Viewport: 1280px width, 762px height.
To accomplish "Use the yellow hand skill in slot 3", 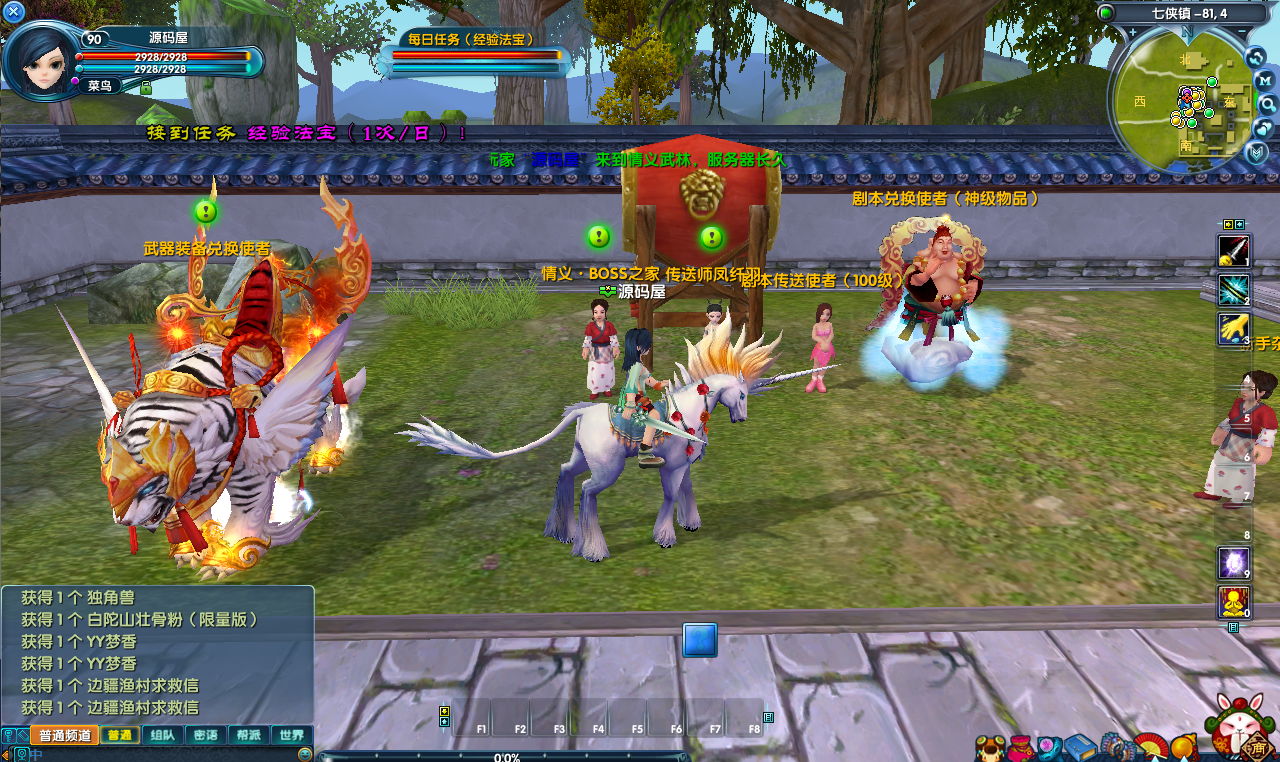I will [1233, 329].
